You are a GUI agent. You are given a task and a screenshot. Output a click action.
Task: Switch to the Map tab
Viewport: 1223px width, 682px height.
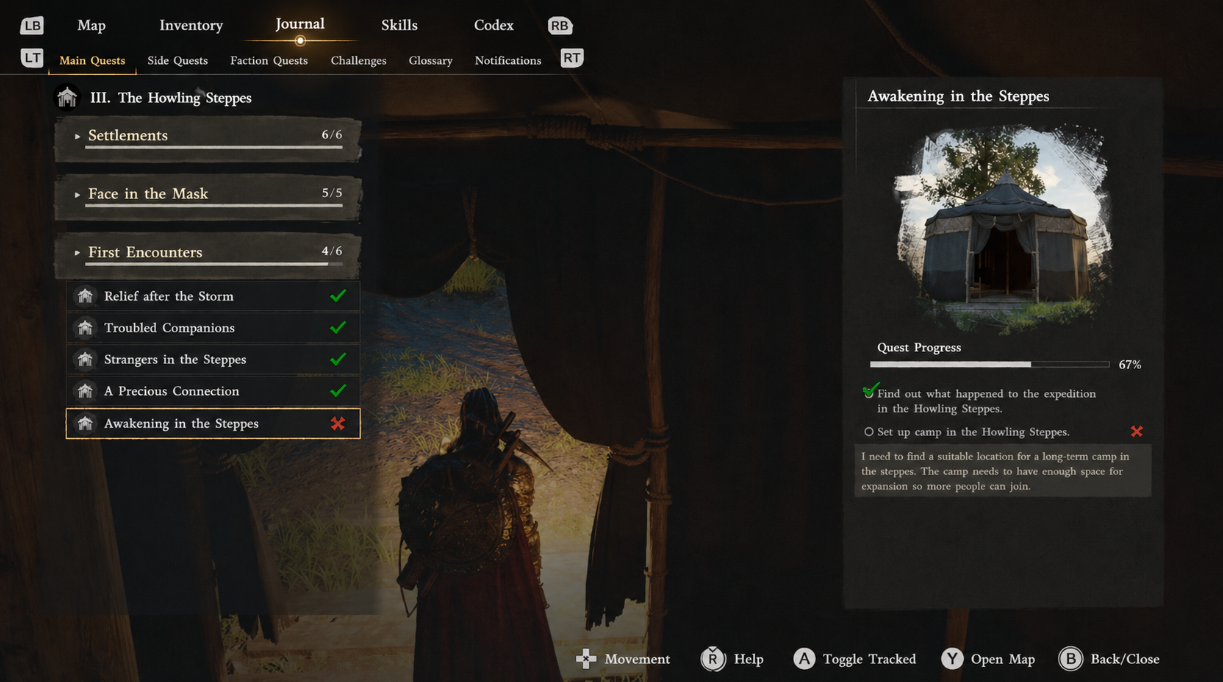click(x=91, y=25)
